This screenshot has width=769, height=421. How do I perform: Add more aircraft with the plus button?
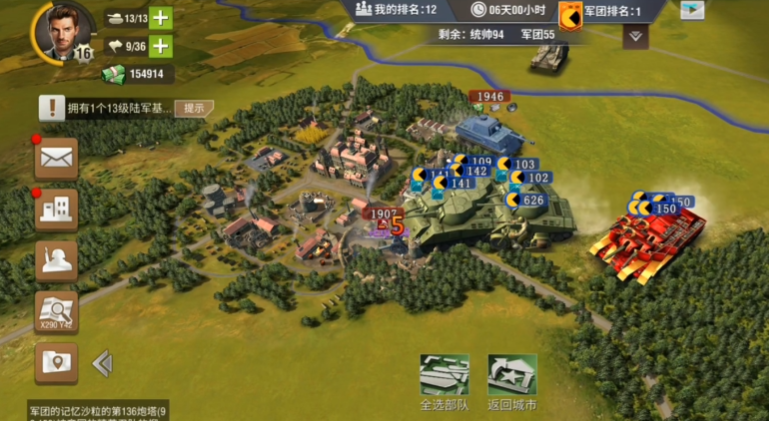[160, 46]
